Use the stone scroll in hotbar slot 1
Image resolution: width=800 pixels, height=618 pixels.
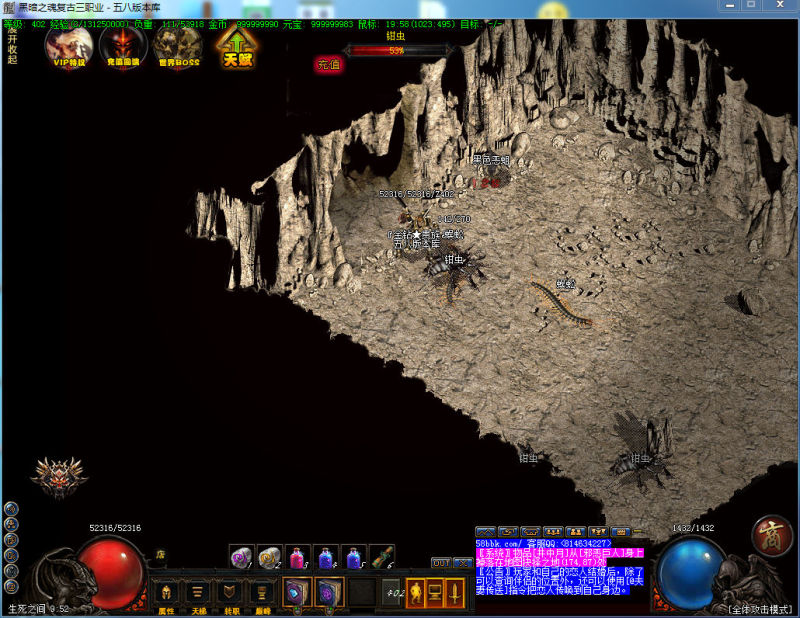click(x=241, y=557)
